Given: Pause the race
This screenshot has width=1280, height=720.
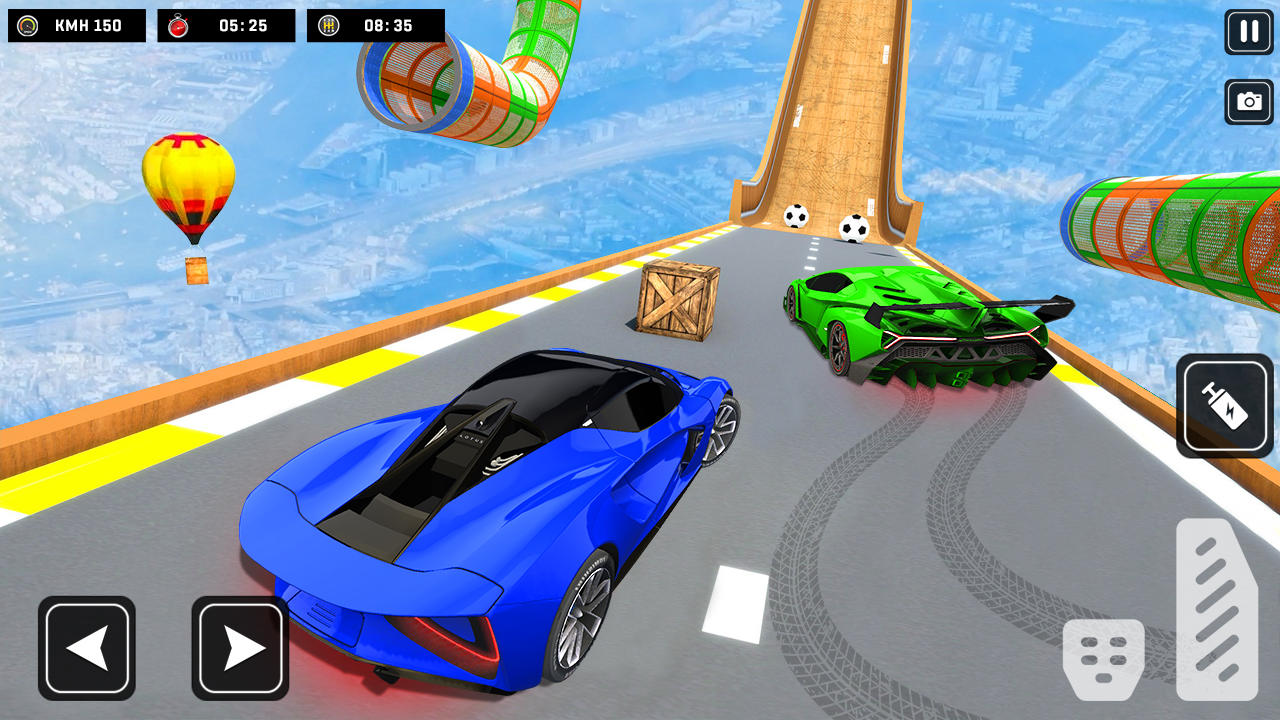Looking at the screenshot, I should click(x=1249, y=32).
